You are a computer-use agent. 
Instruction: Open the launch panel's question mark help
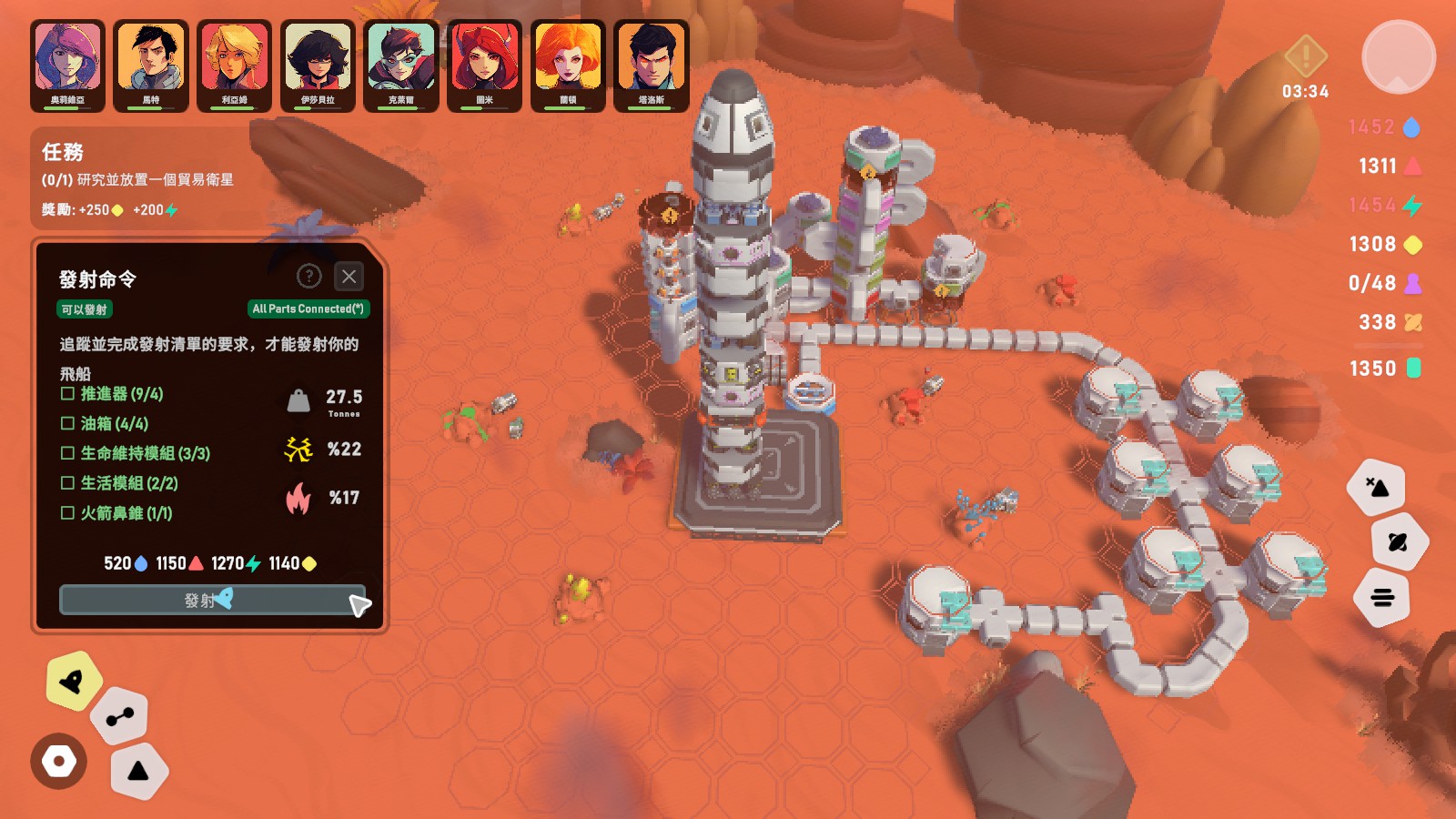[x=309, y=277]
